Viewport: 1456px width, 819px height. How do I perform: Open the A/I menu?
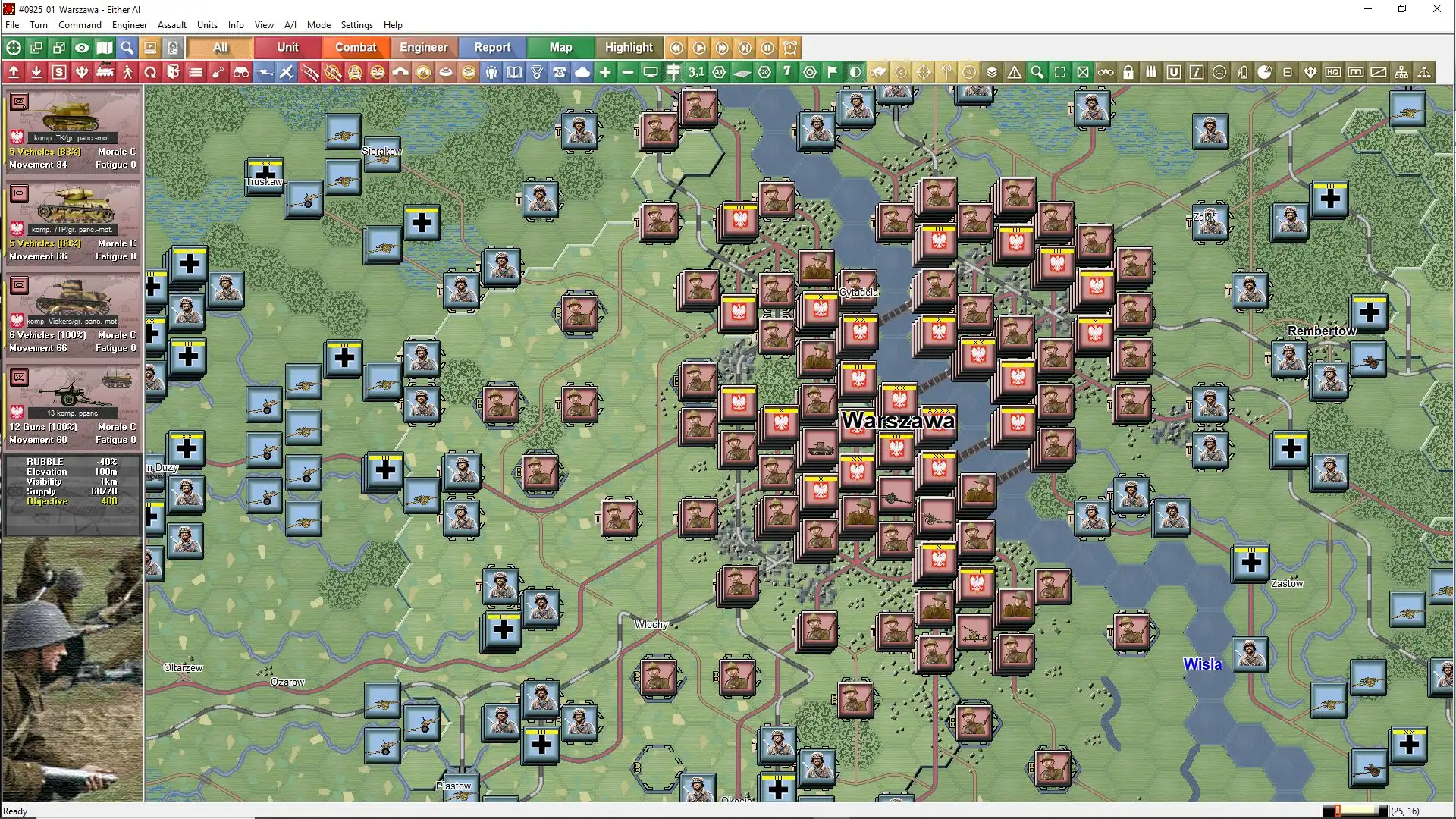coord(290,24)
